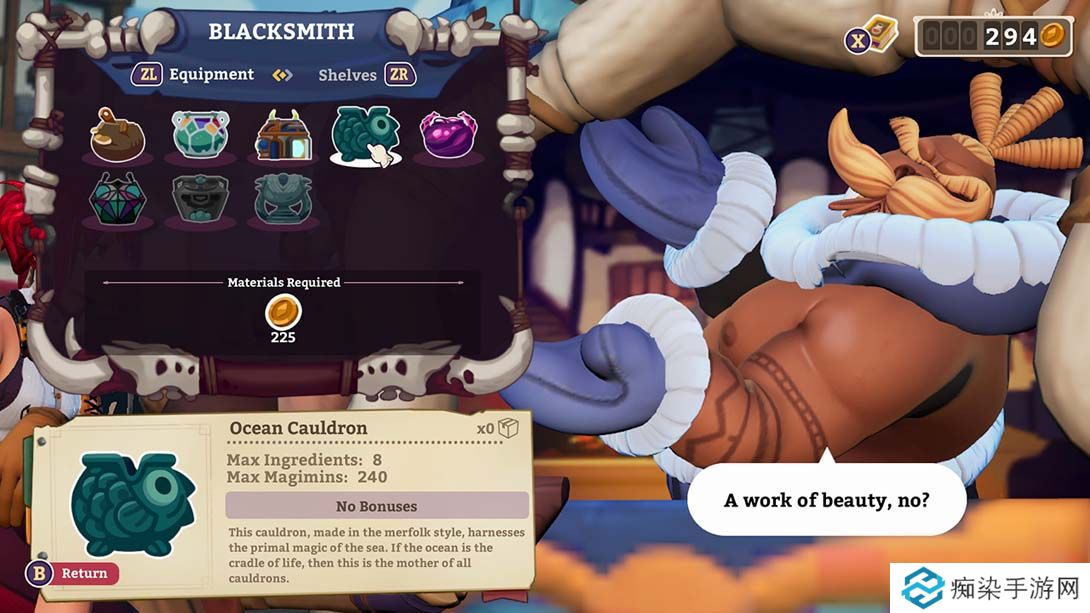Select the grey-teal cauldron in bottom row

click(x=283, y=199)
